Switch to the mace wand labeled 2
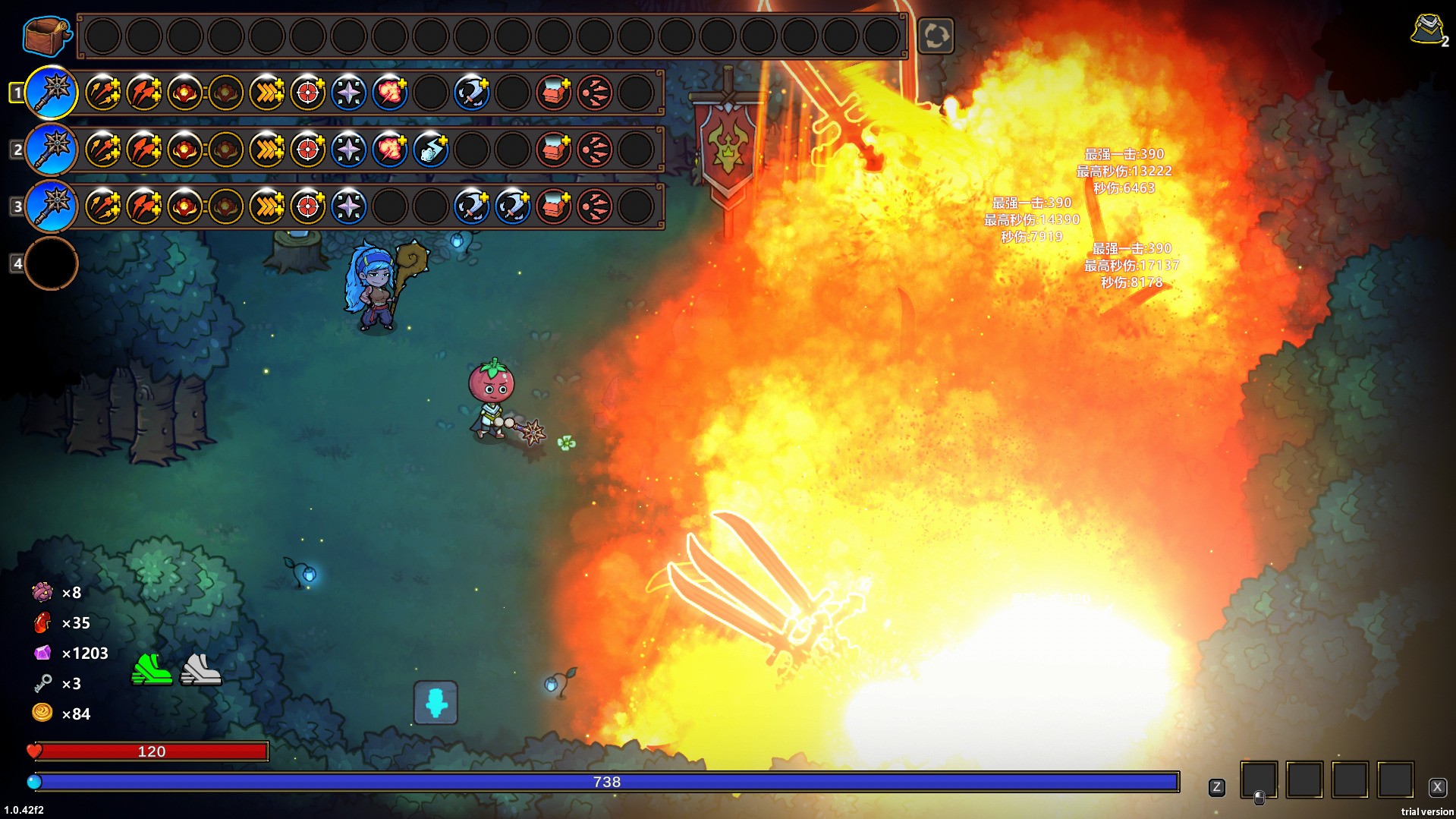The height and width of the screenshot is (819, 1456). tap(52, 150)
